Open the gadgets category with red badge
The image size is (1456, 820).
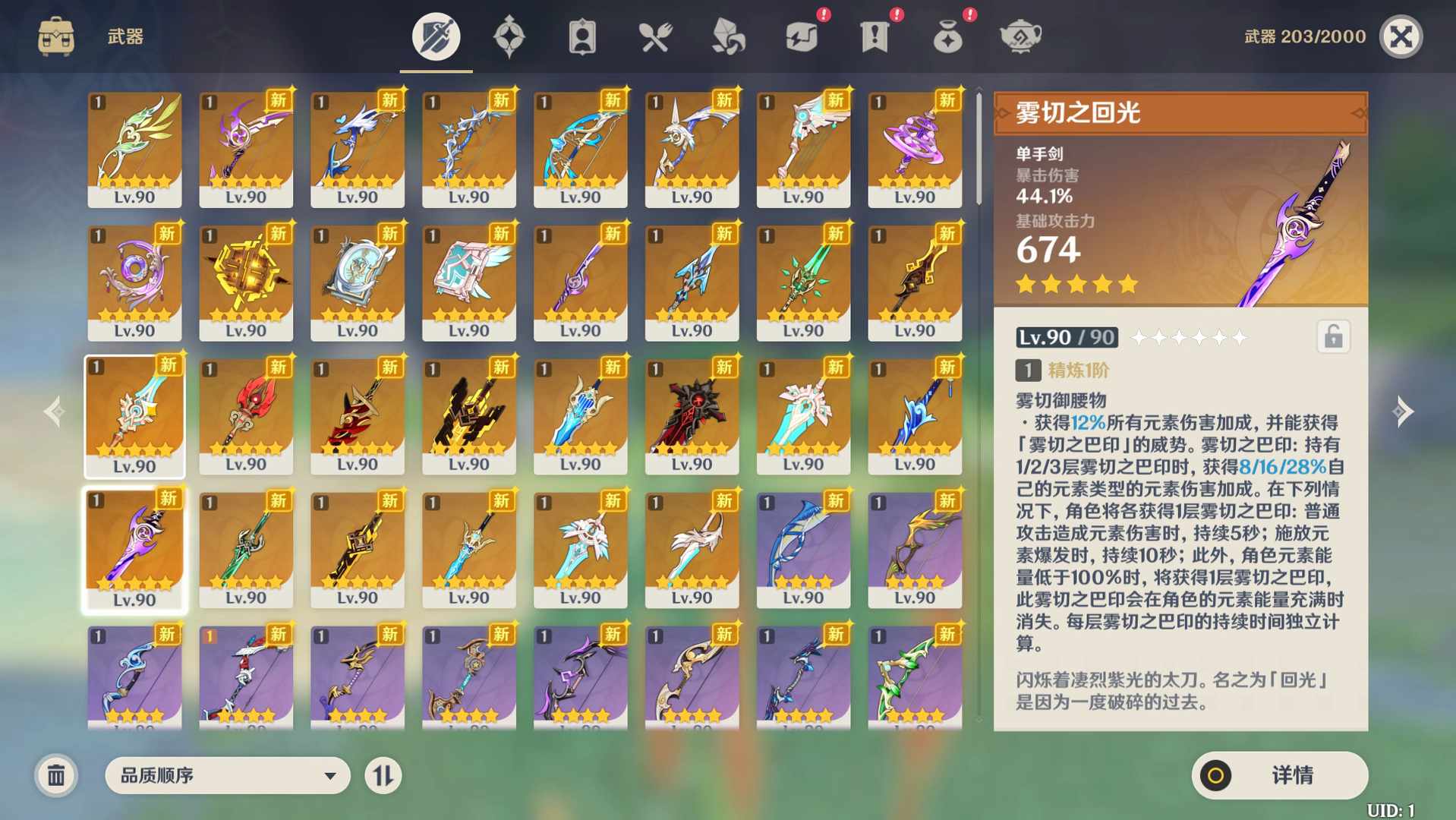click(x=801, y=36)
